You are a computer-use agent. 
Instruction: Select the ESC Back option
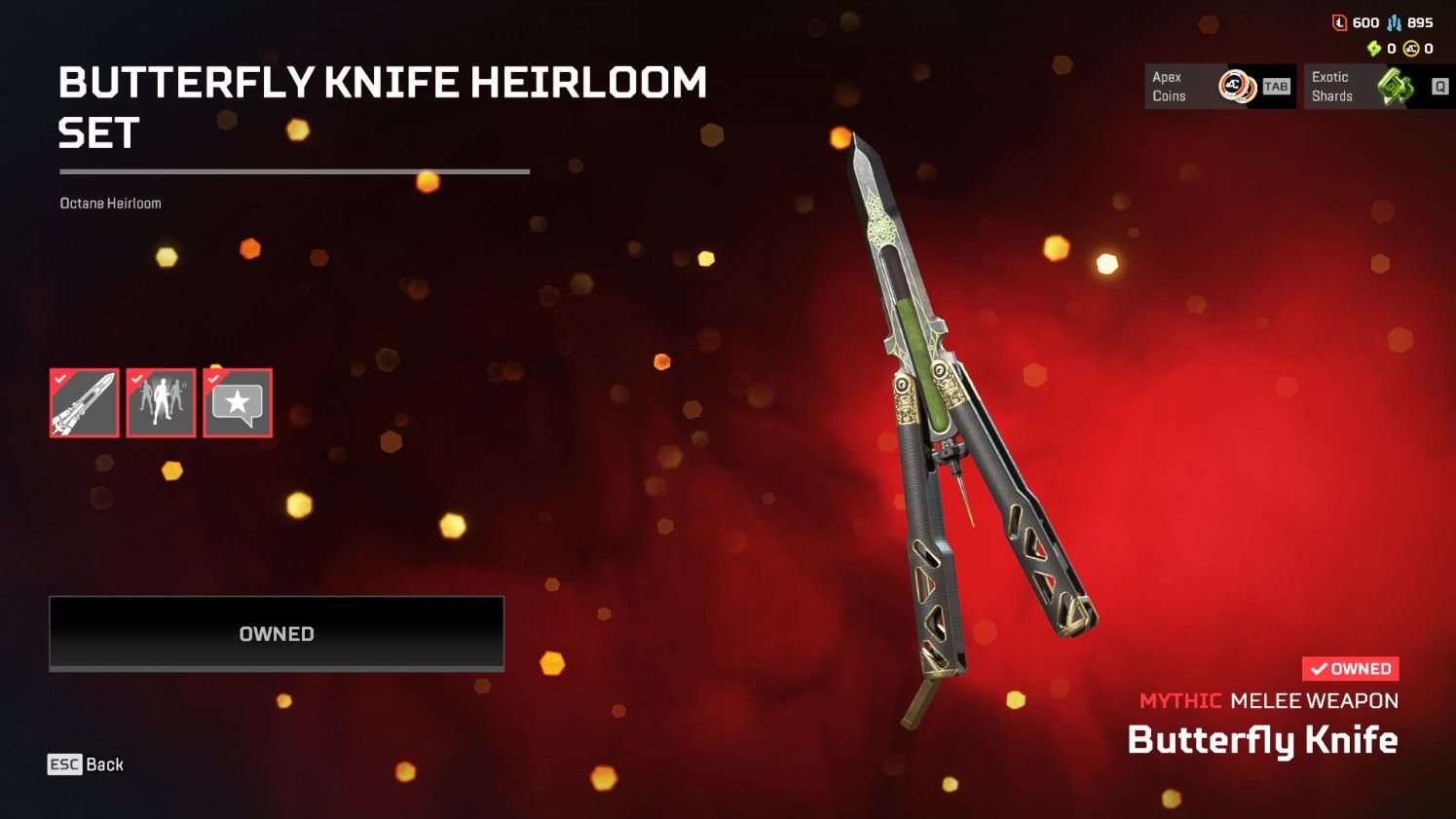86,764
